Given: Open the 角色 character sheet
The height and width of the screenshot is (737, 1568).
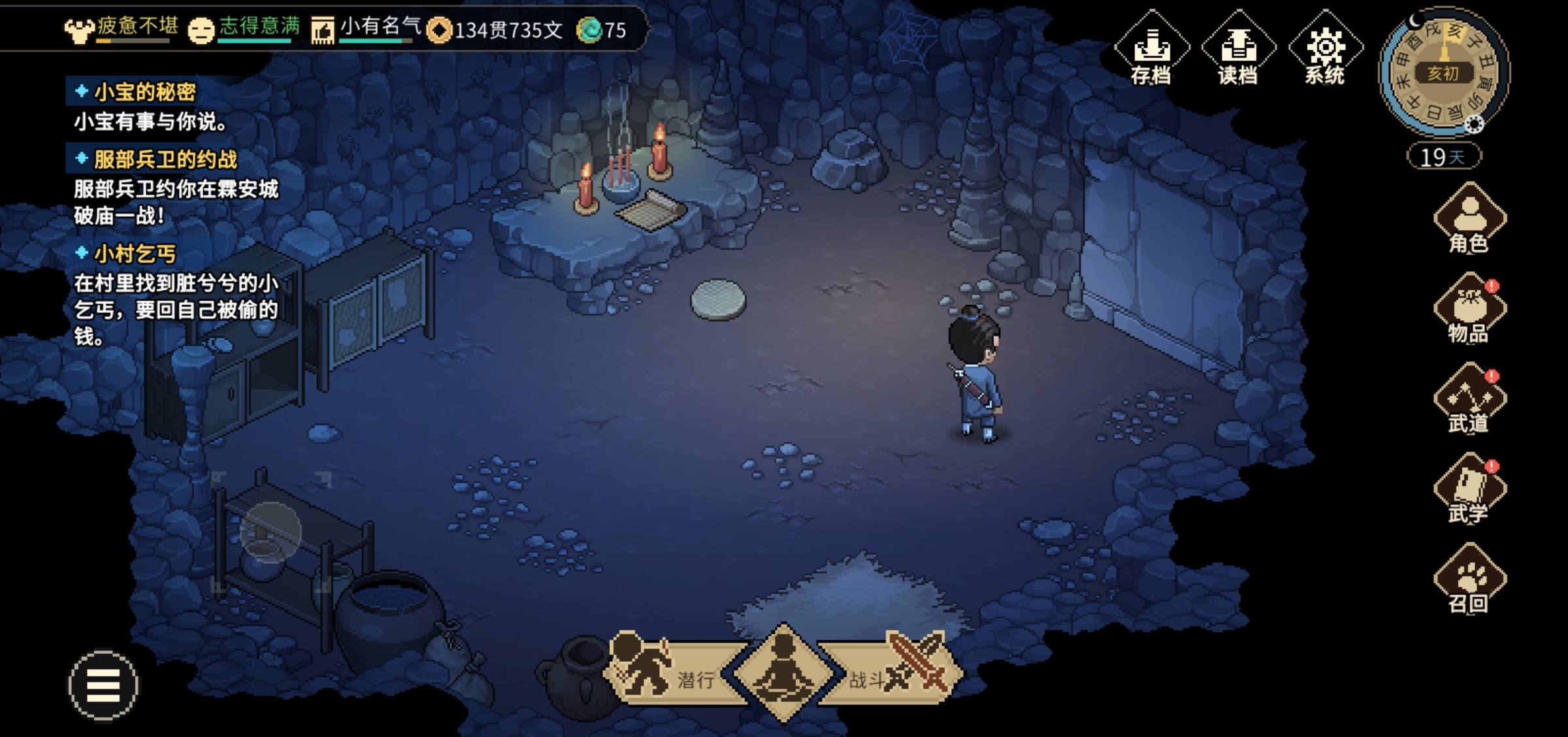Looking at the screenshot, I should coord(1469,220).
